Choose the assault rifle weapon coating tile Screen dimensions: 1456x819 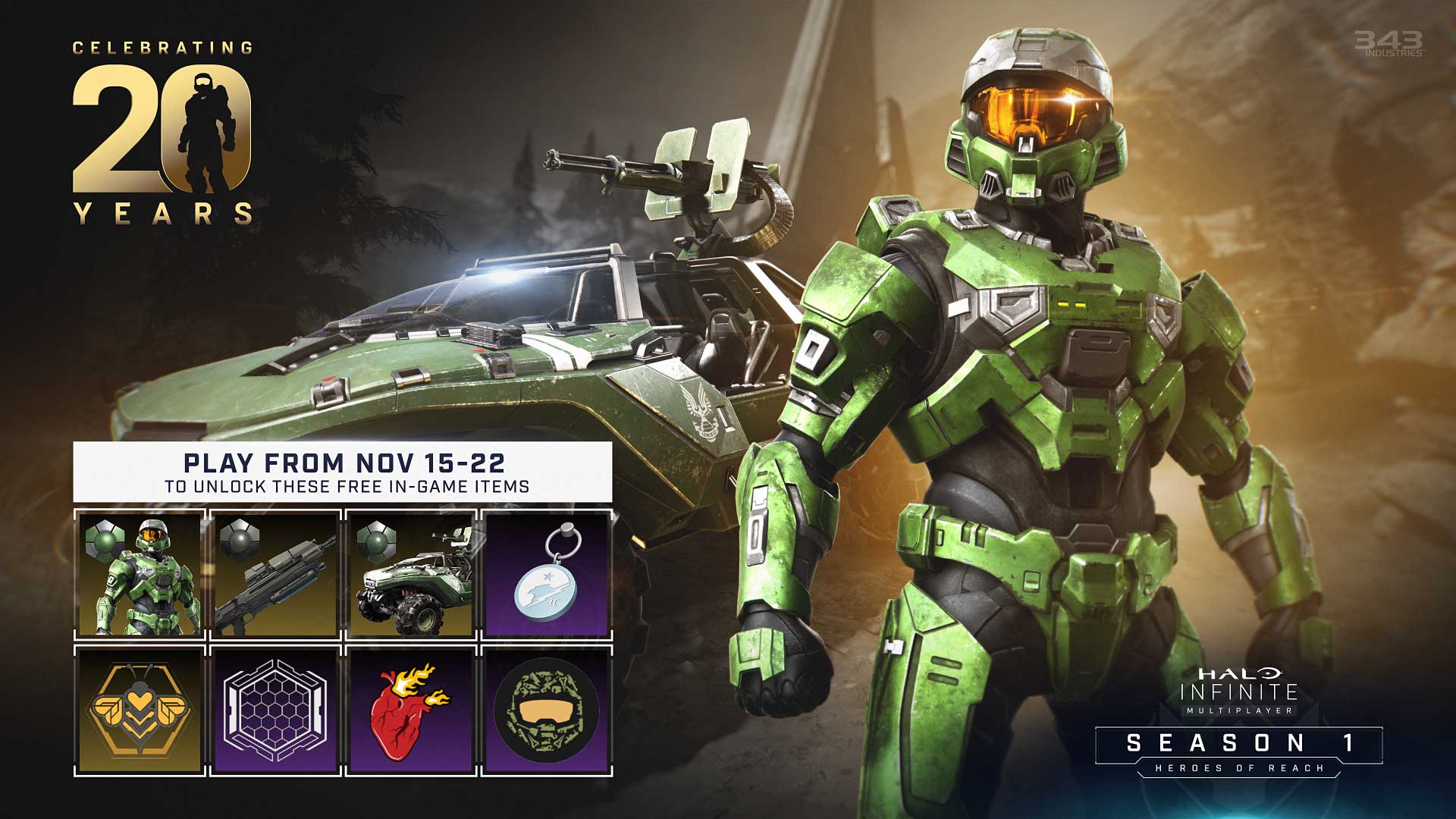[275, 575]
